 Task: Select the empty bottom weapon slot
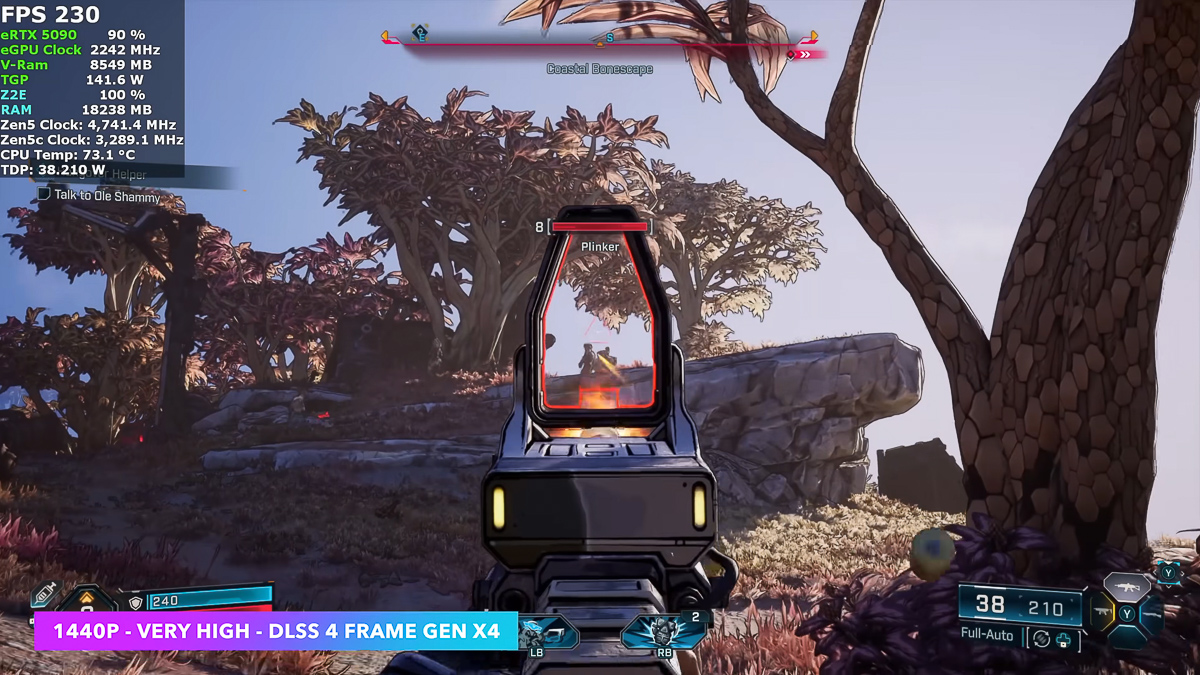(1127, 637)
